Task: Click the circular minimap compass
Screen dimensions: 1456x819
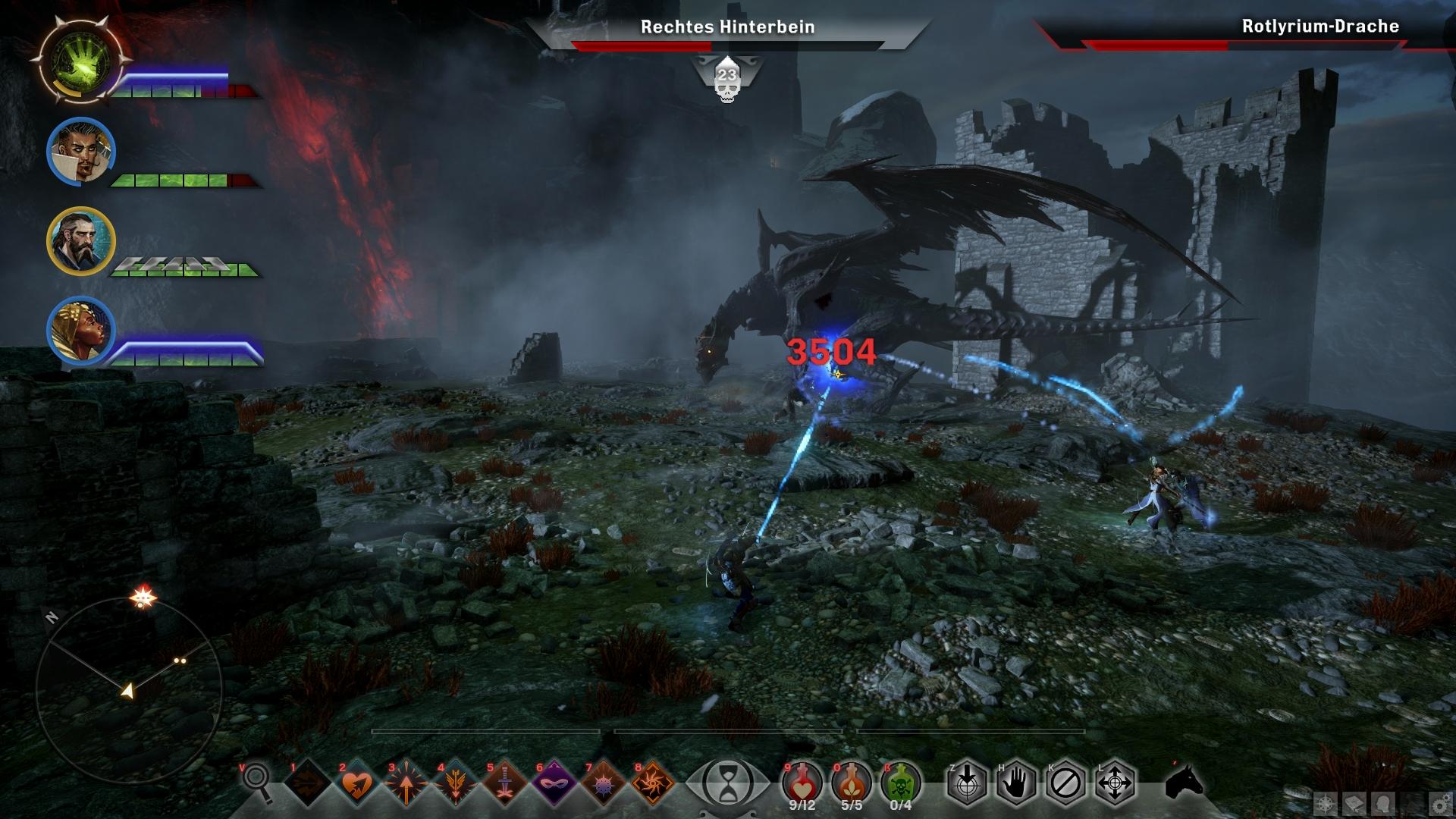Action: (129, 689)
